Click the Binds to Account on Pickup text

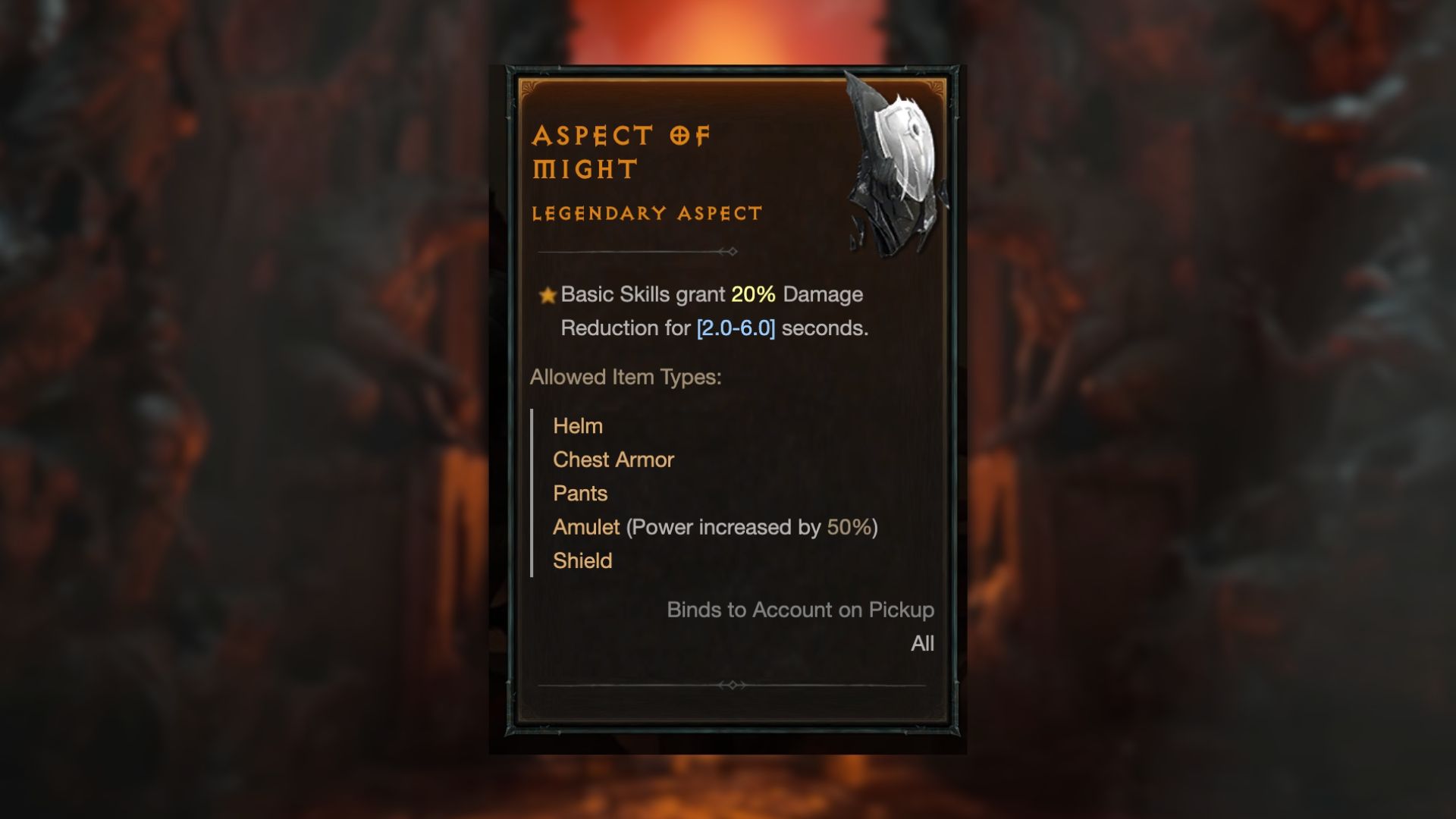[799, 609]
